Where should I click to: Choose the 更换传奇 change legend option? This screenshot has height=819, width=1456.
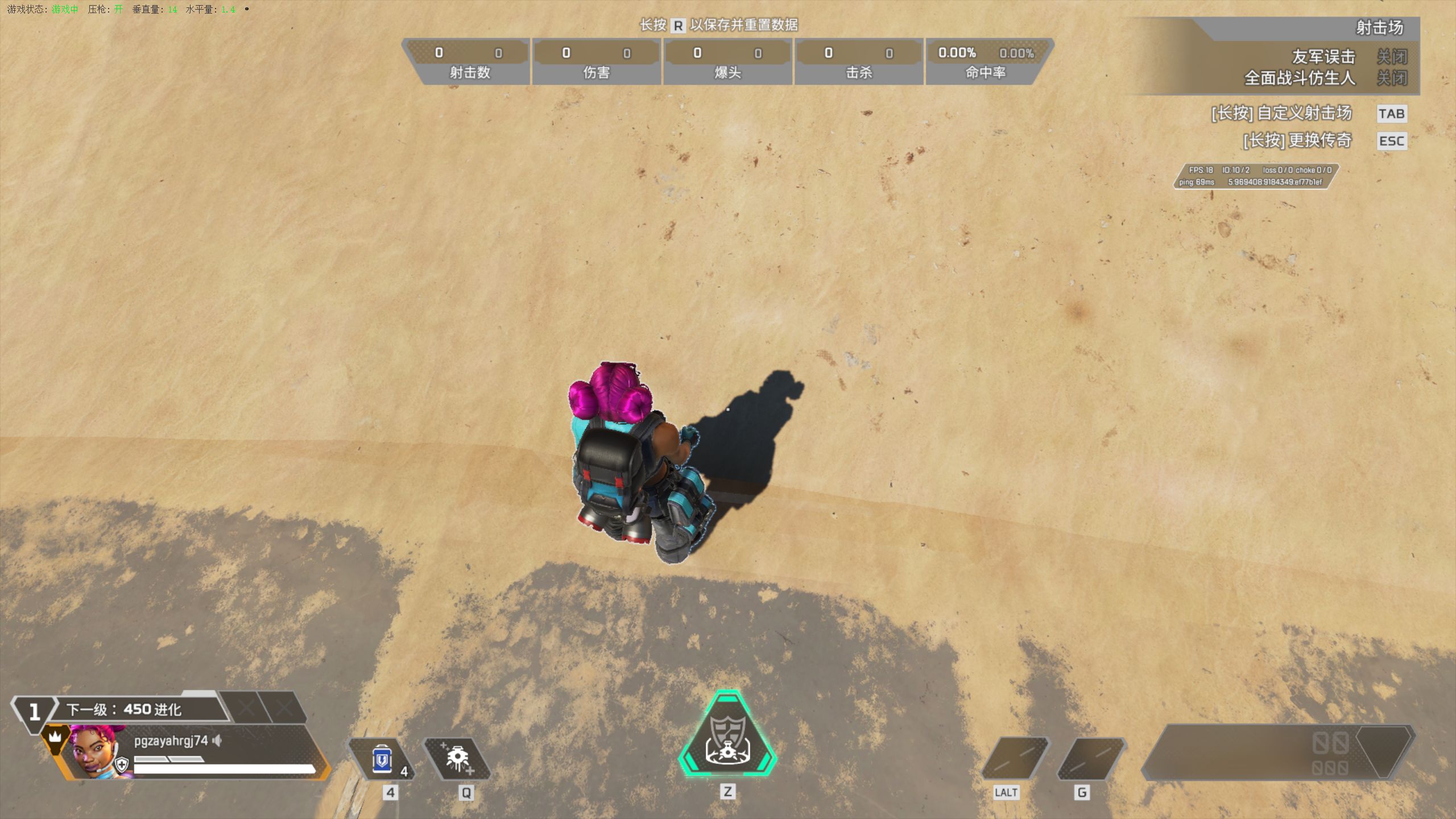(x=1297, y=140)
